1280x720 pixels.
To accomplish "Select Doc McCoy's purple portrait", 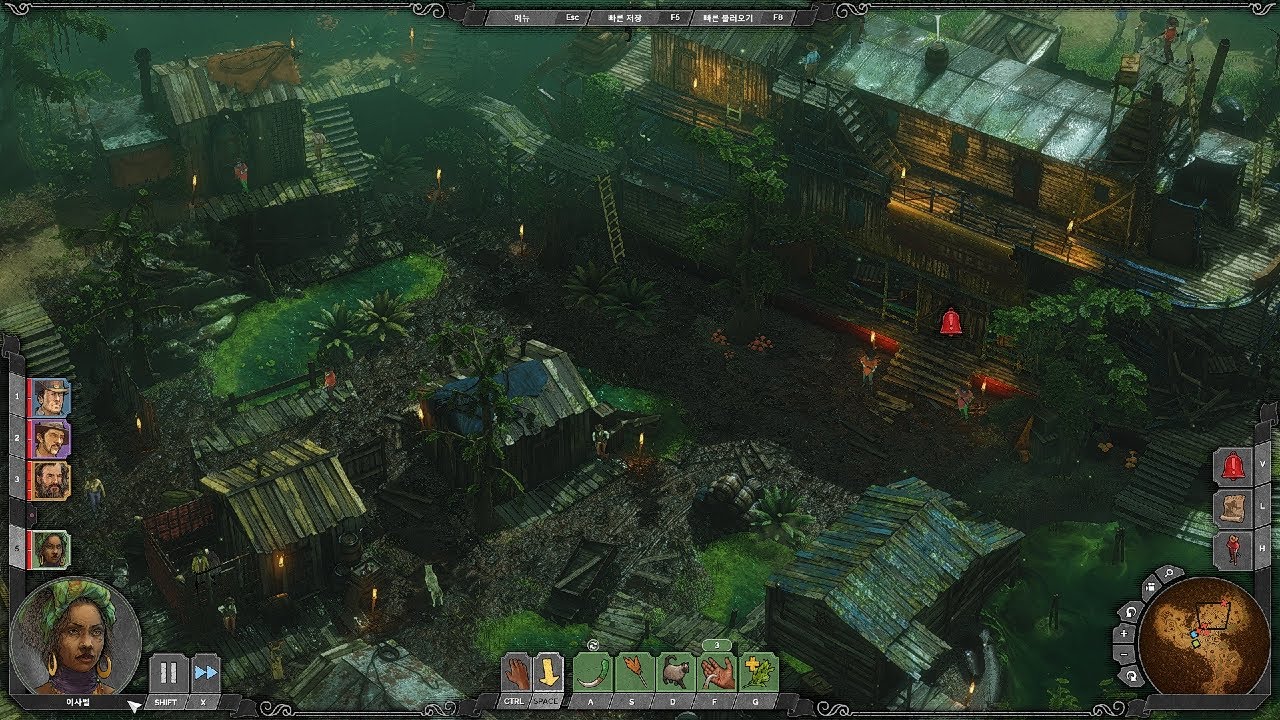I will click(x=49, y=438).
